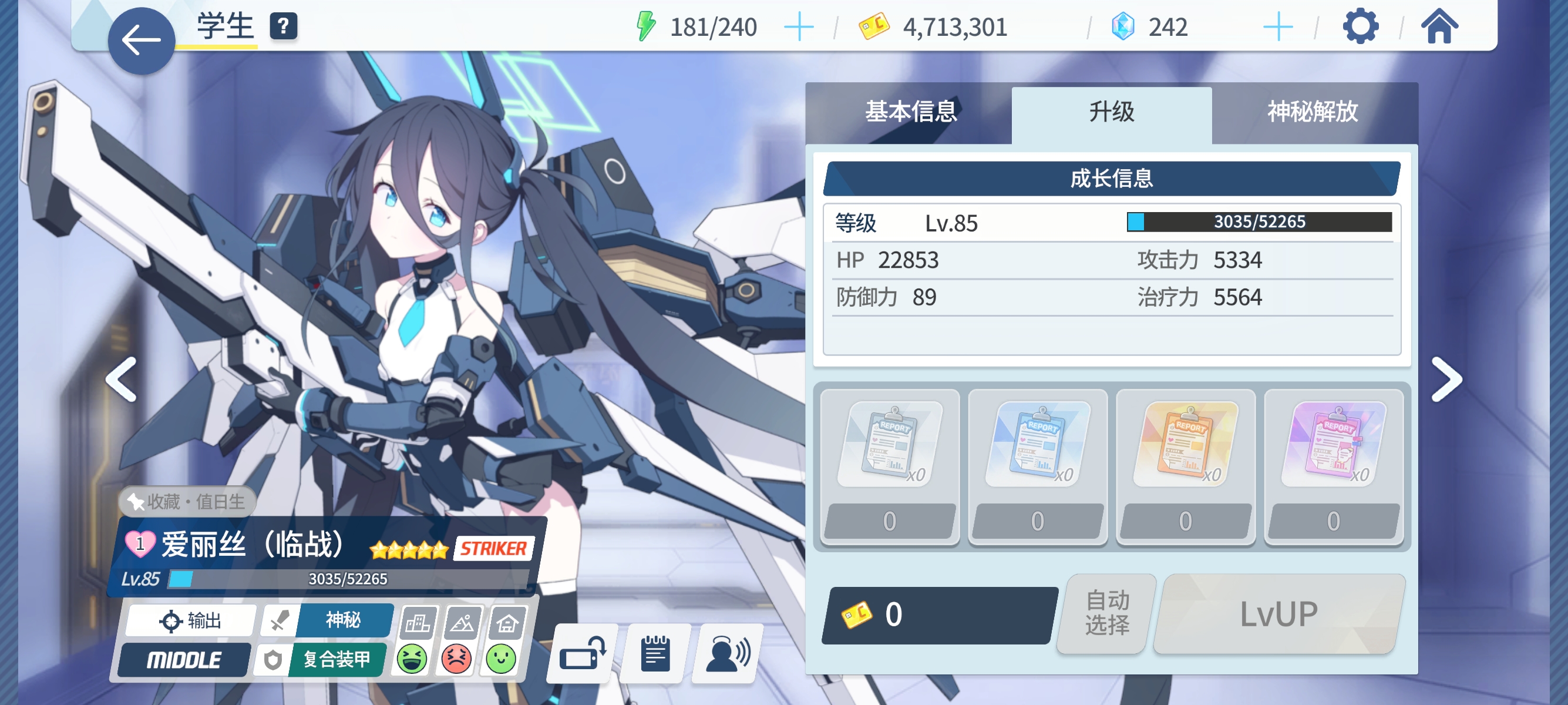Select the laughing emoji icon
This screenshot has height=705, width=1568.
413,659
